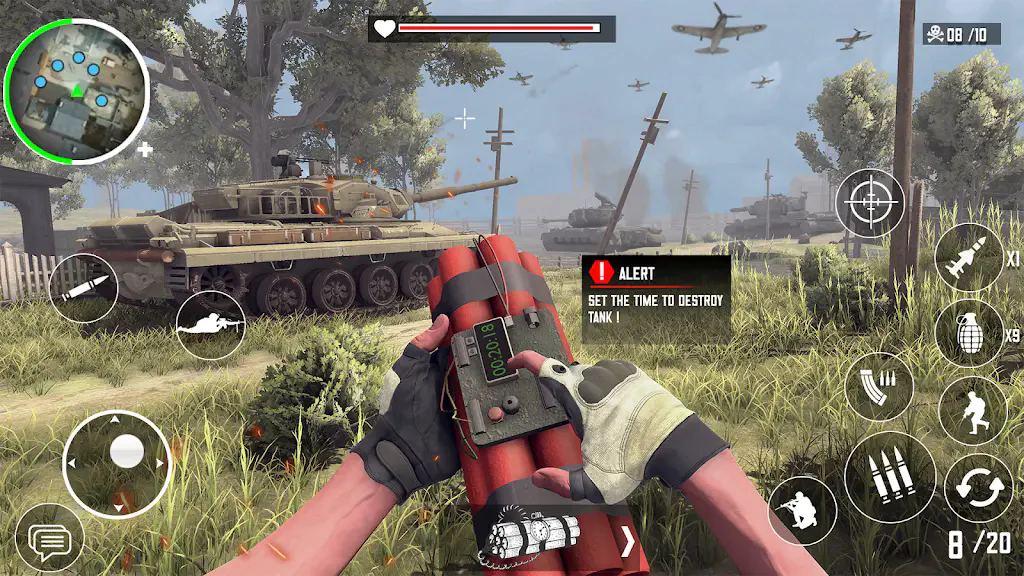This screenshot has width=1024, height=576.
Task: Throw a grenade
Action: [x=969, y=332]
